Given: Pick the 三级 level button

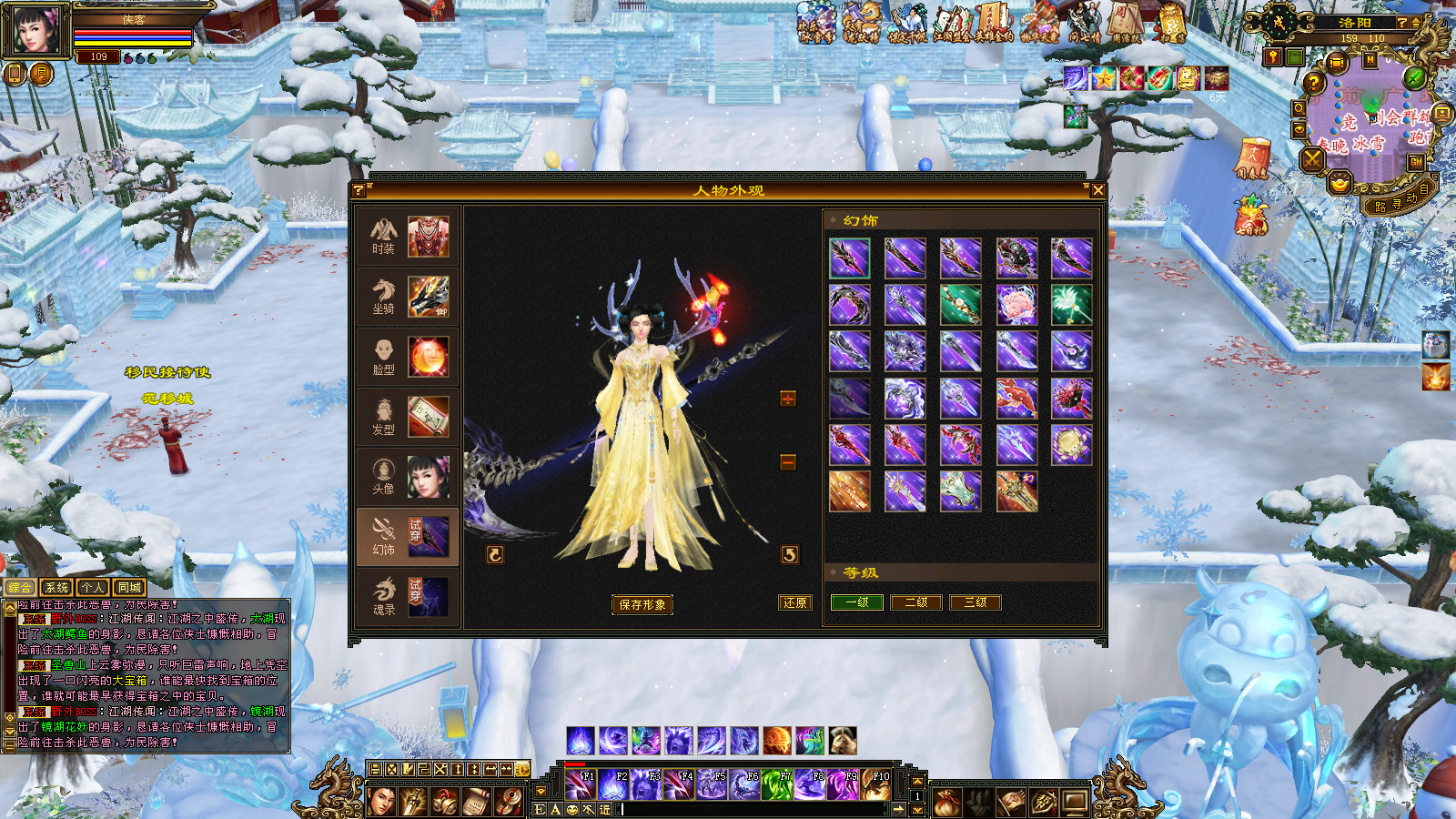Looking at the screenshot, I should pos(975,602).
